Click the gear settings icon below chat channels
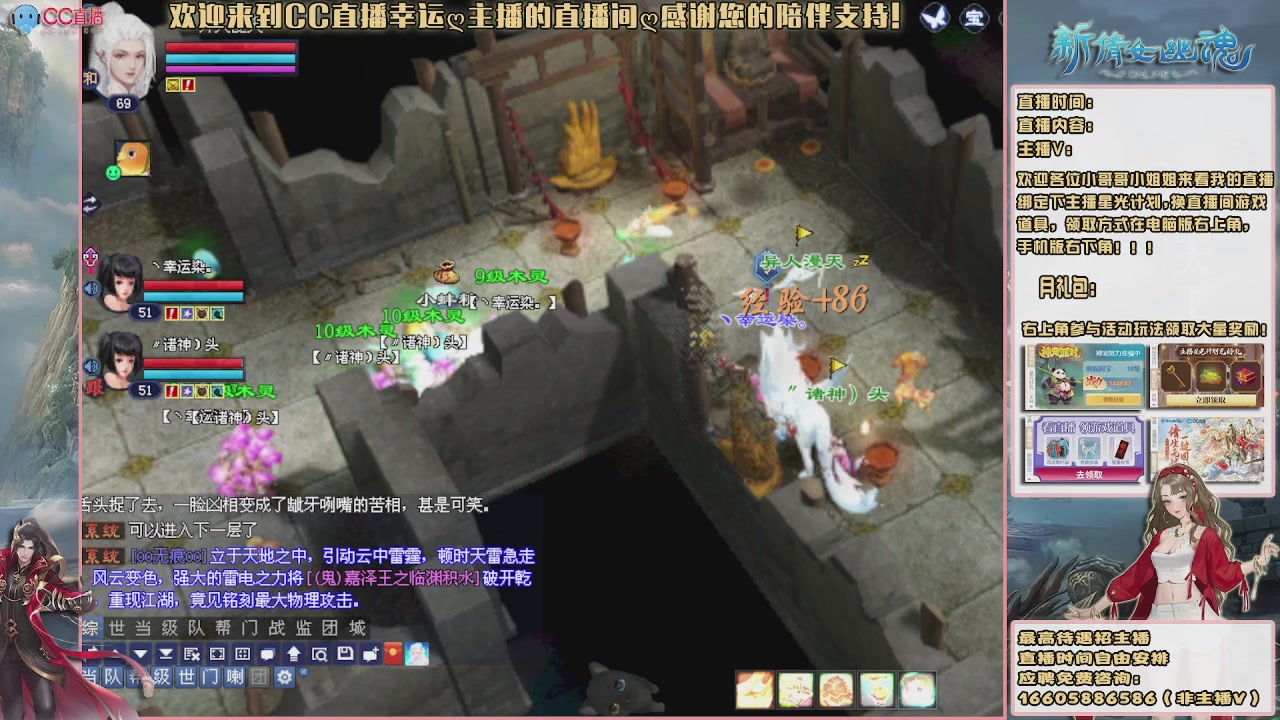The height and width of the screenshot is (720, 1280). 284,676
